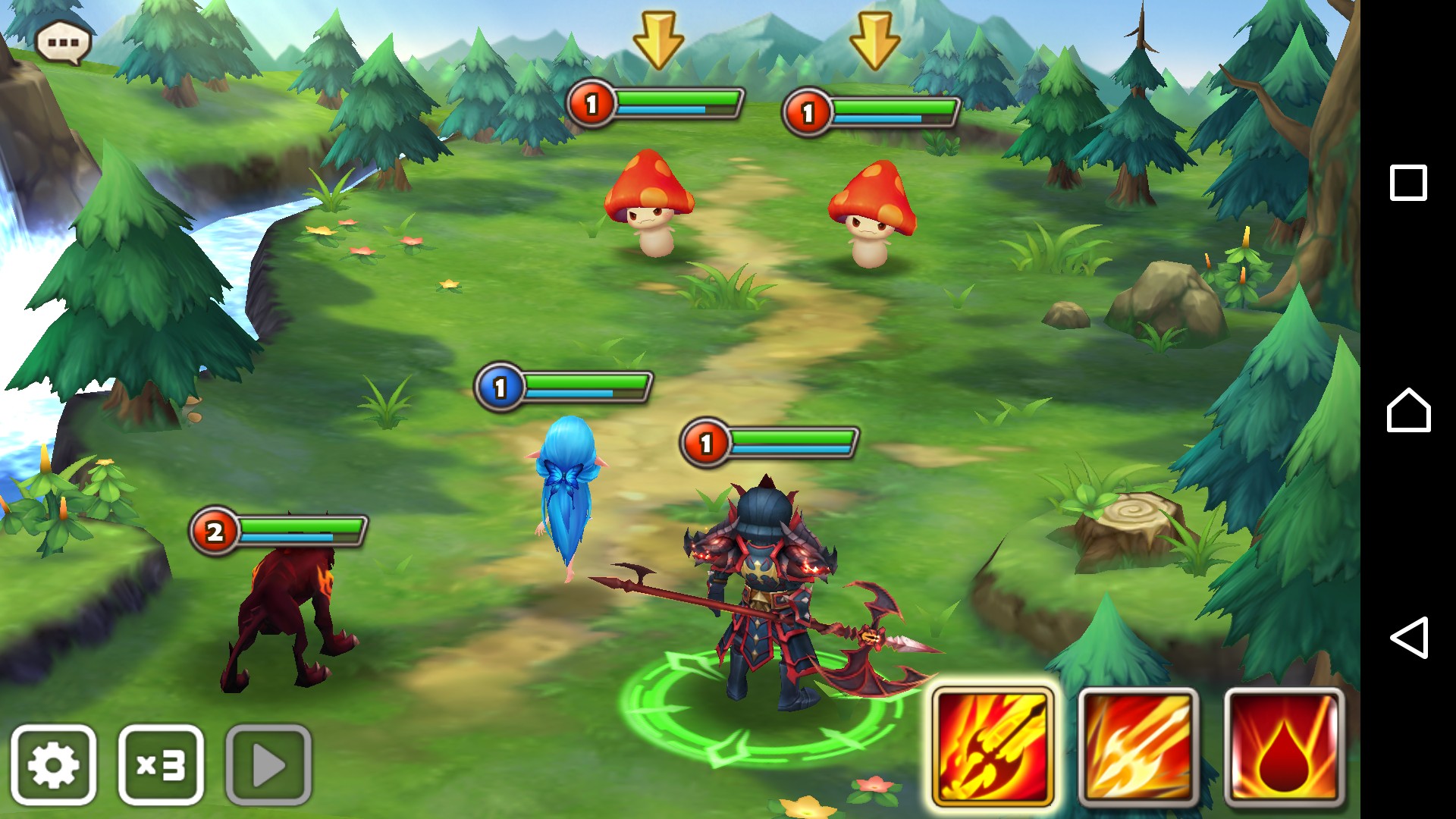
Task: Open the chat speech bubble
Action: click(x=64, y=42)
